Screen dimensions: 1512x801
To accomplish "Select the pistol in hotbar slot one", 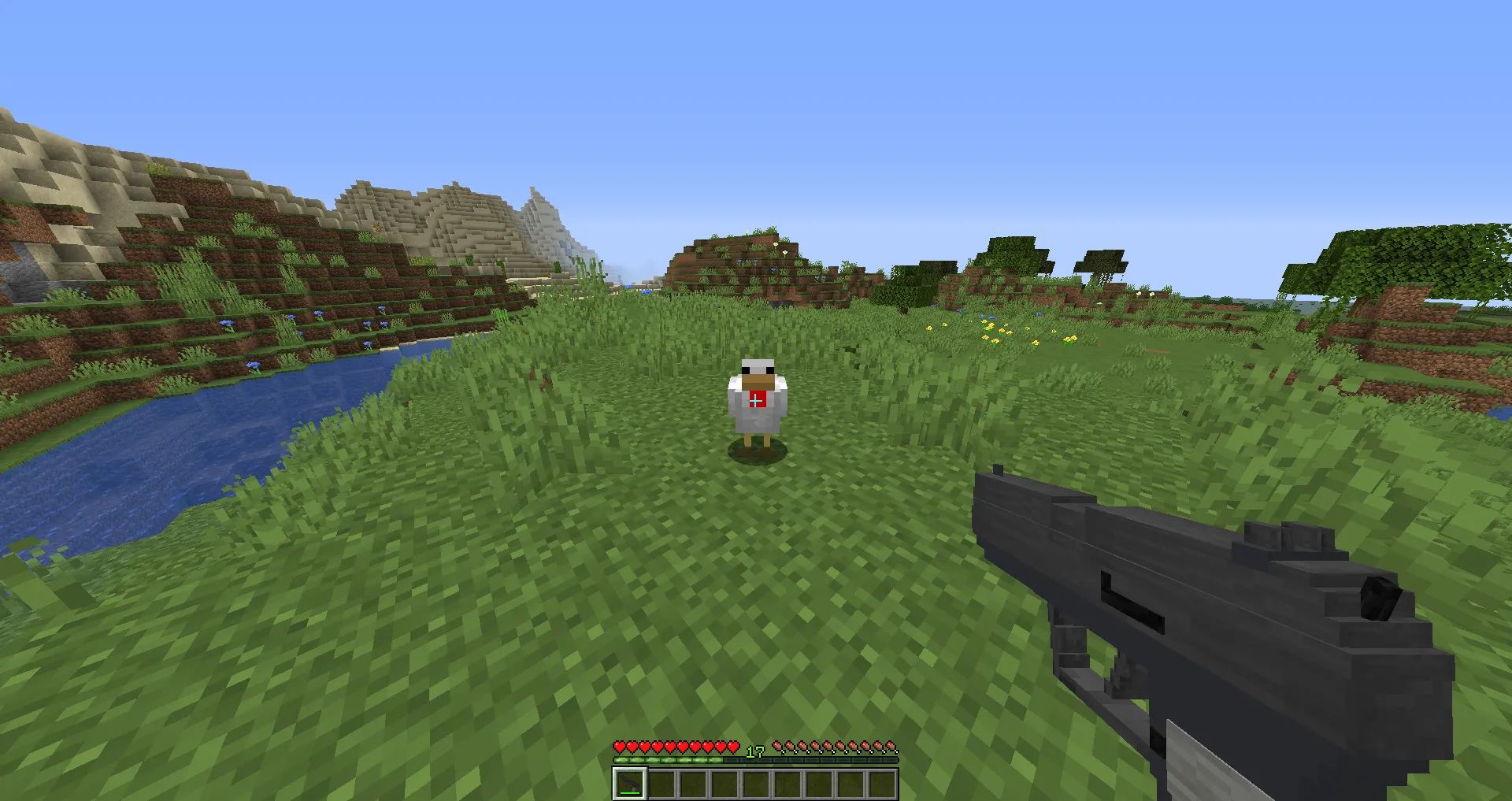I will [630, 784].
